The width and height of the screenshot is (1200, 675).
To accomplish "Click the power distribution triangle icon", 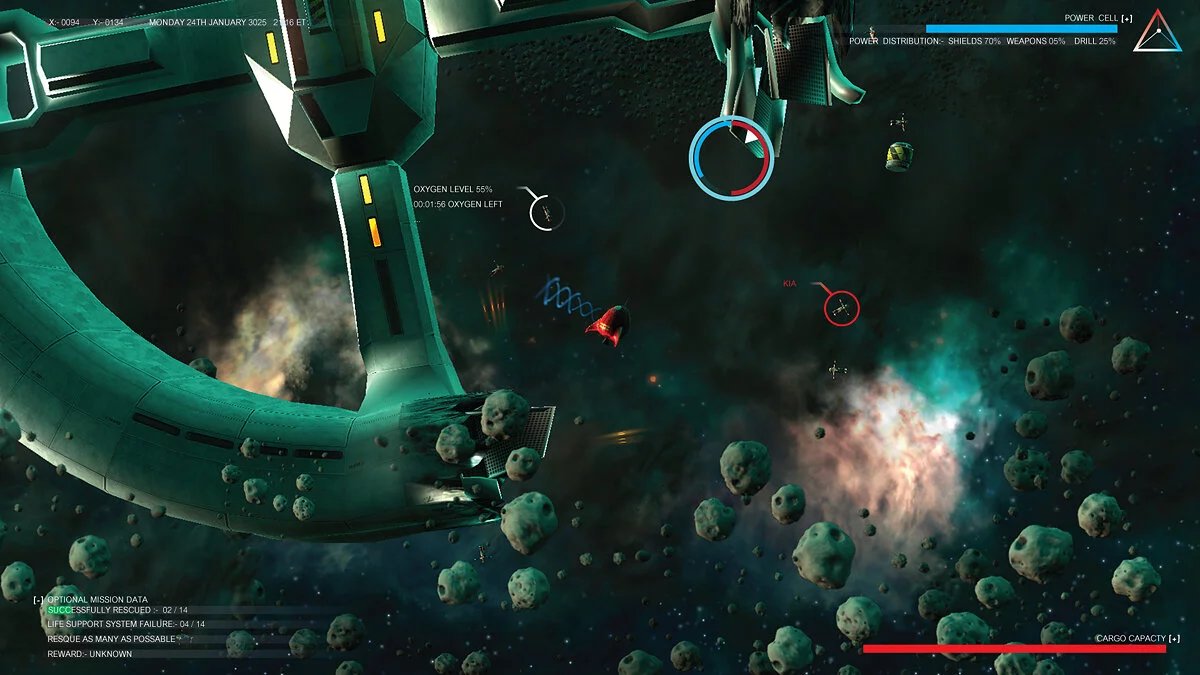I will click(x=1157, y=32).
